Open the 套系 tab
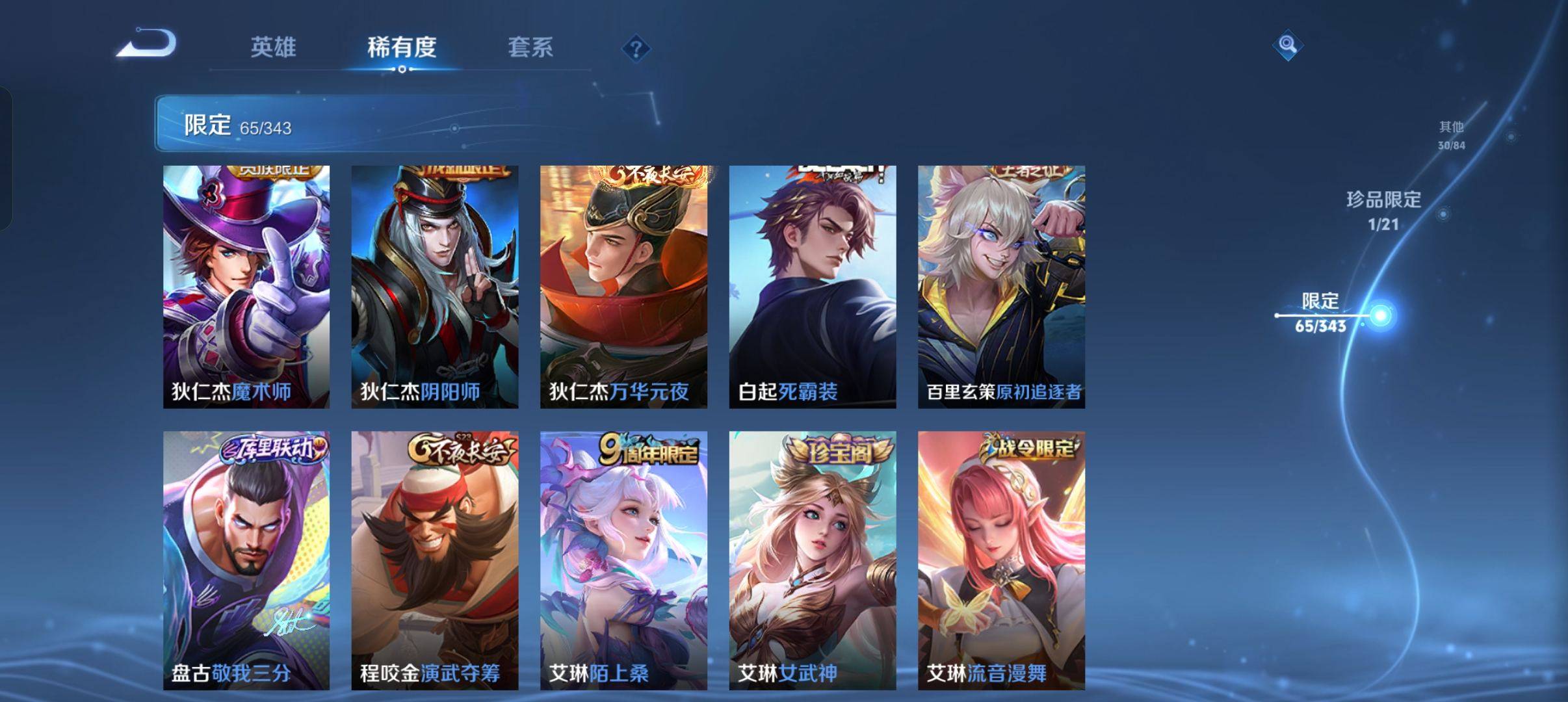 pyautogui.click(x=530, y=47)
